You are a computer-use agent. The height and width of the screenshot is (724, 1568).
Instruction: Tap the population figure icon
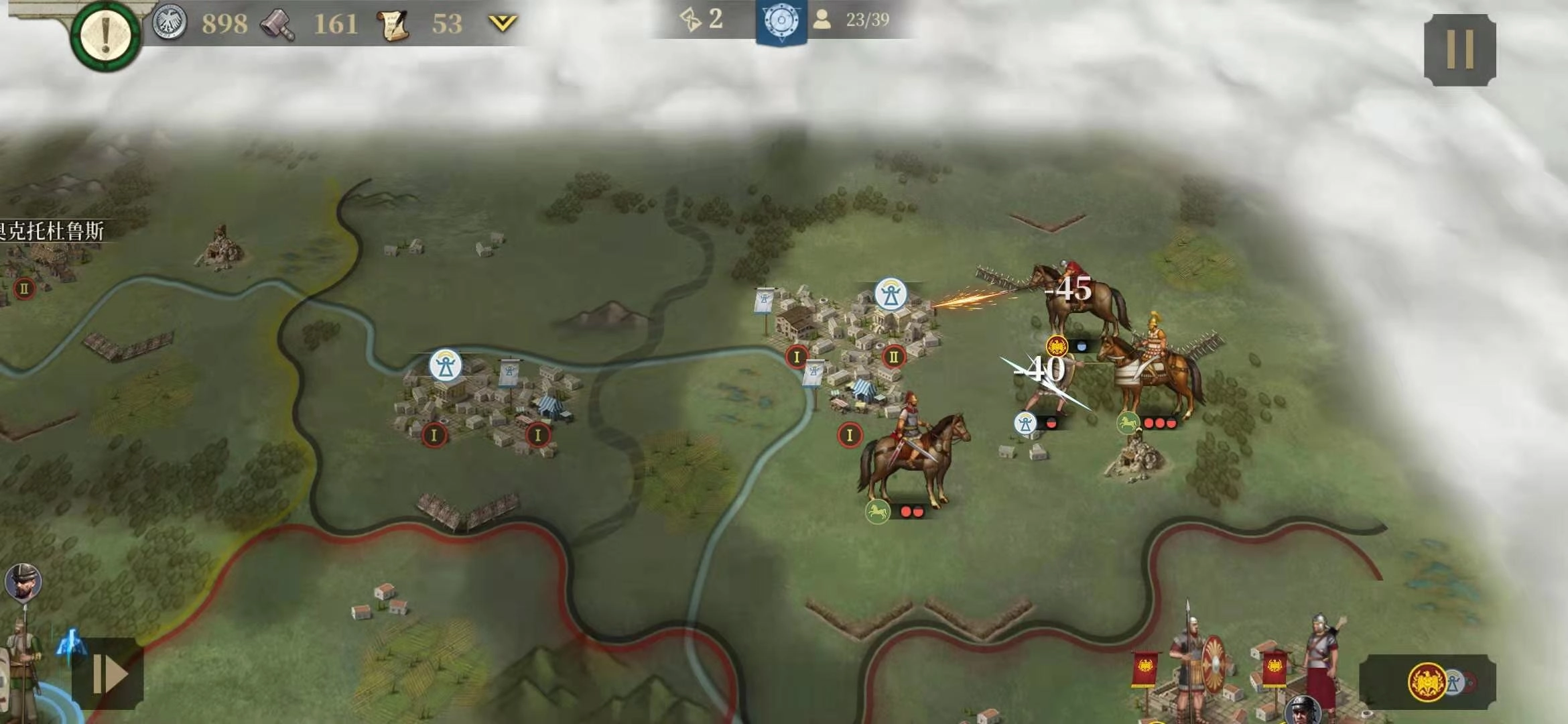coord(822,20)
